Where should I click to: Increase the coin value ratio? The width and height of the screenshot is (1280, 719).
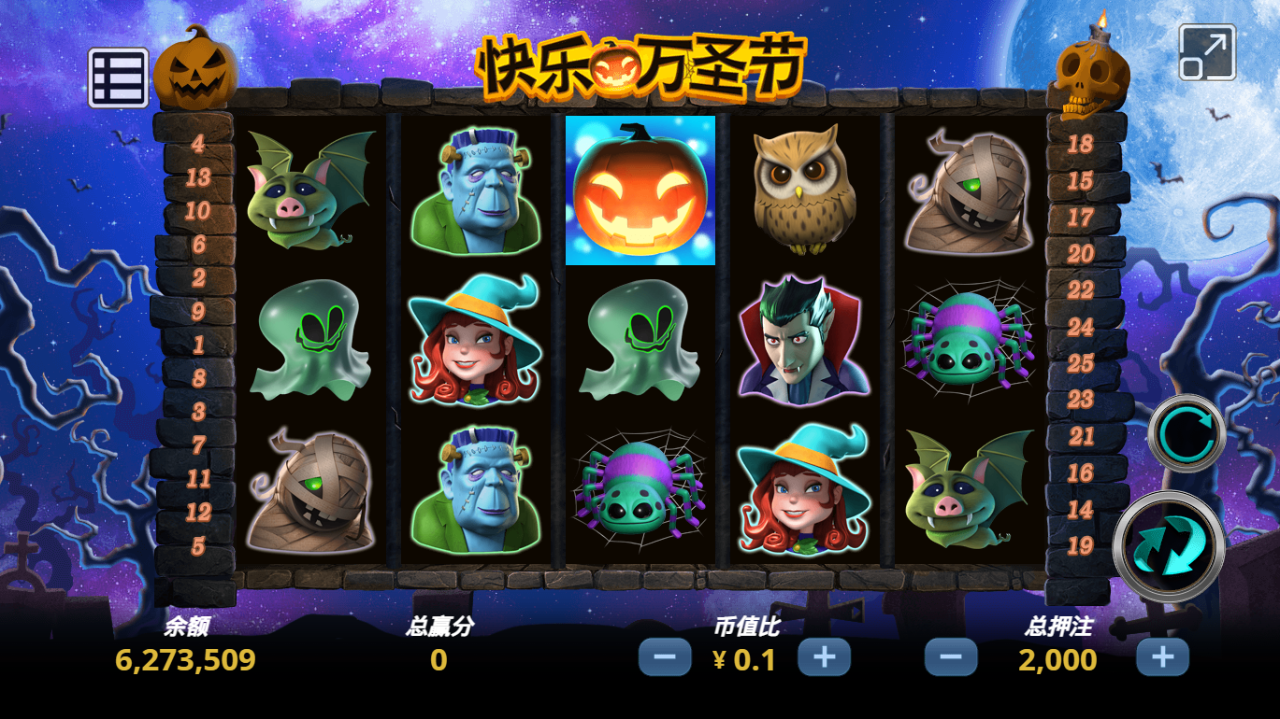pos(824,657)
